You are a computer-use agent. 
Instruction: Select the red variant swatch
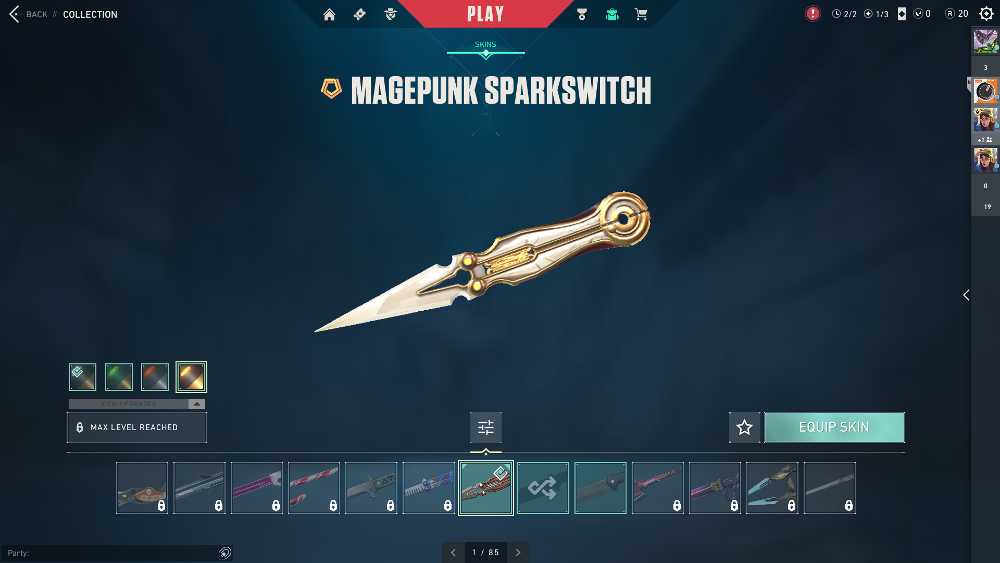point(155,376)
